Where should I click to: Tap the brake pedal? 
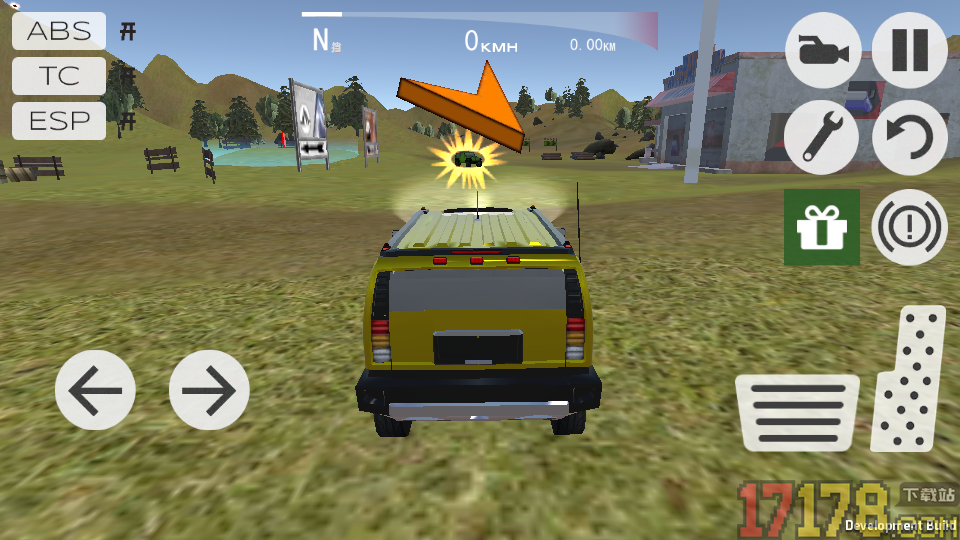(797, 413)
